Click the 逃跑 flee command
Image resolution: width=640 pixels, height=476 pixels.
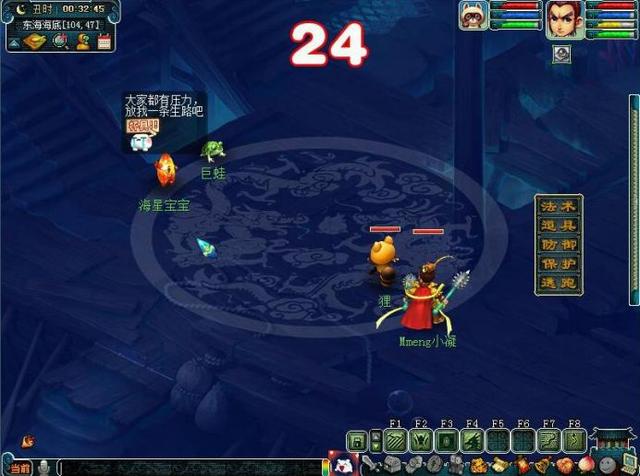point(559,282)
